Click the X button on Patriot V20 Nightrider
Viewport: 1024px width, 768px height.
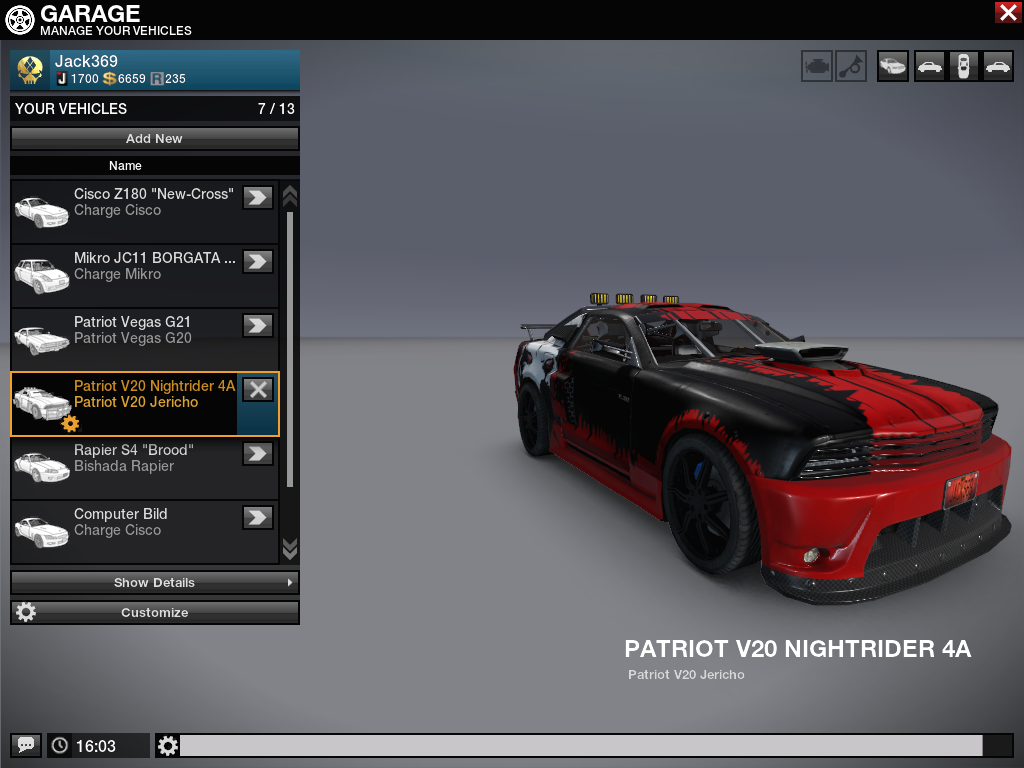(x=258, y=389)
